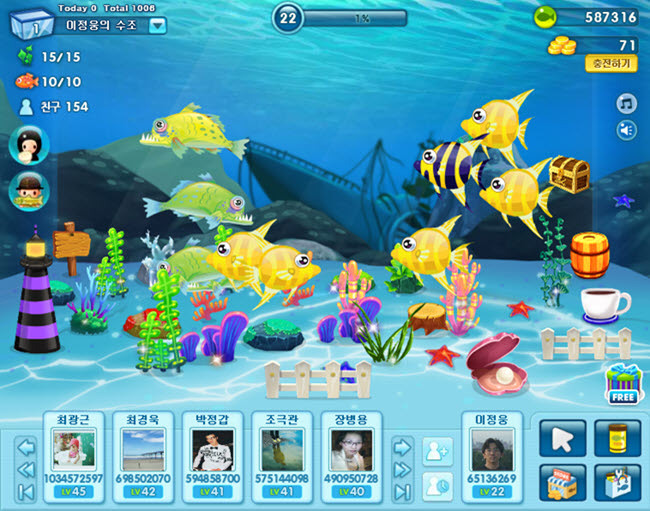Select the brown-hat character avatar bubble

[28, 190]
